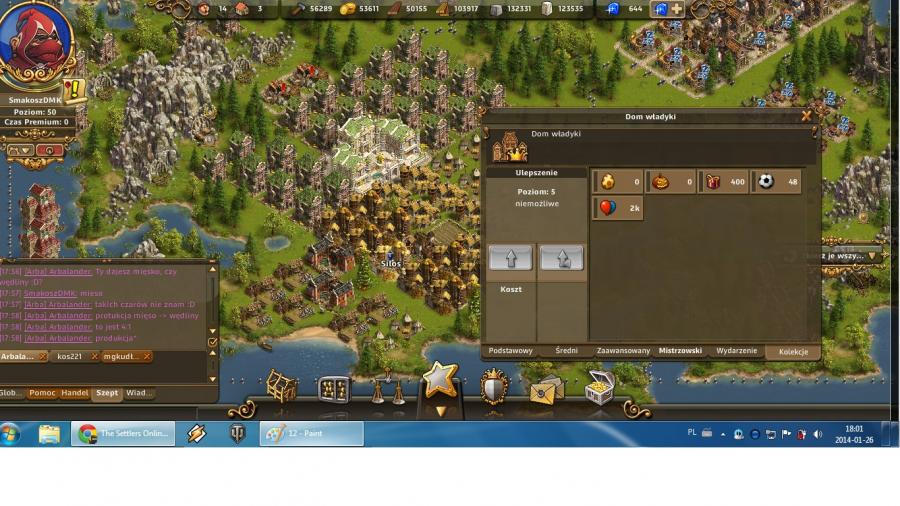Select the red gift box resource slot

(x=724, y=181)
